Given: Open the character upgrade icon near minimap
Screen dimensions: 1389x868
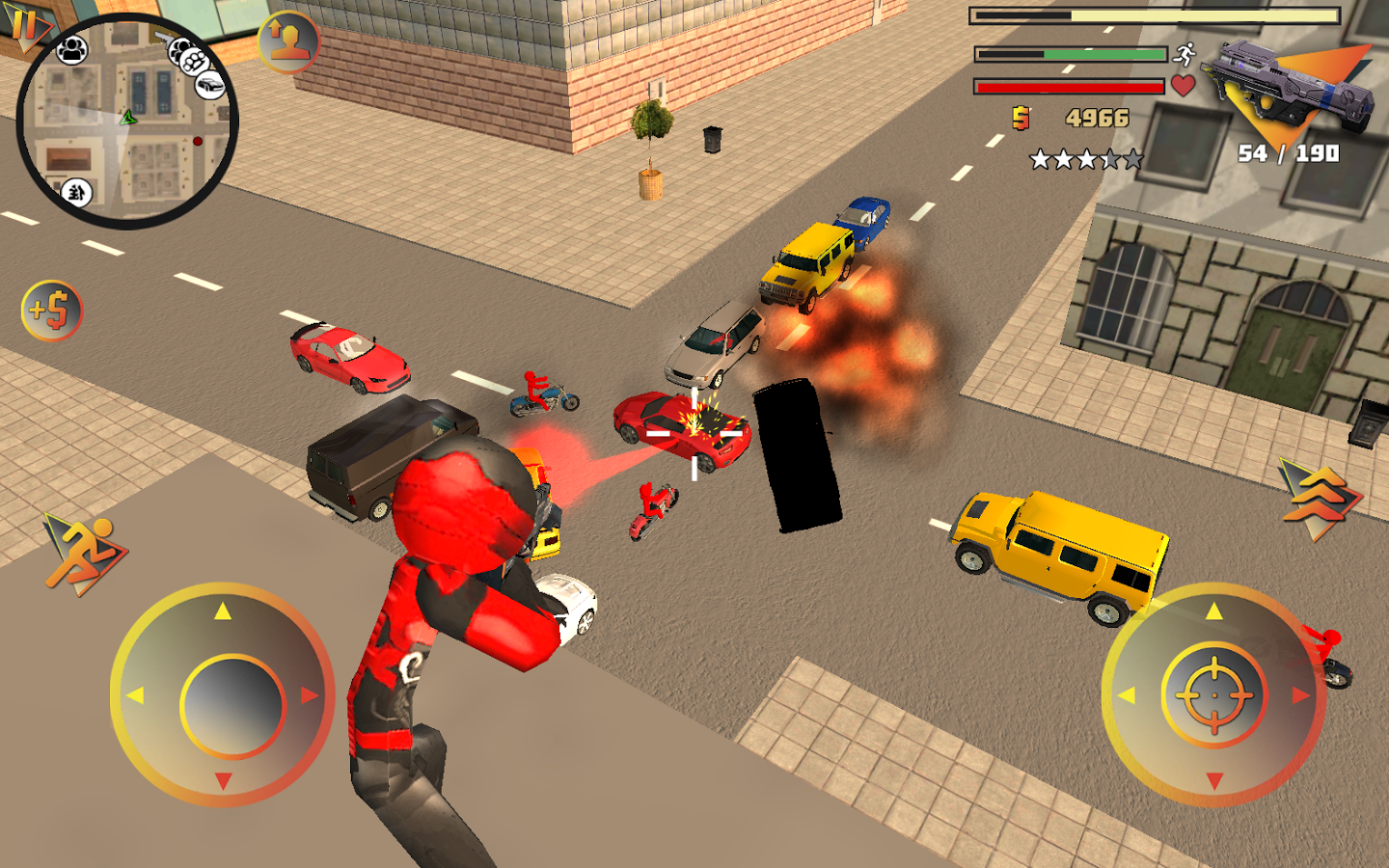Looking at the screenshot, I should (x=288, y=43).
